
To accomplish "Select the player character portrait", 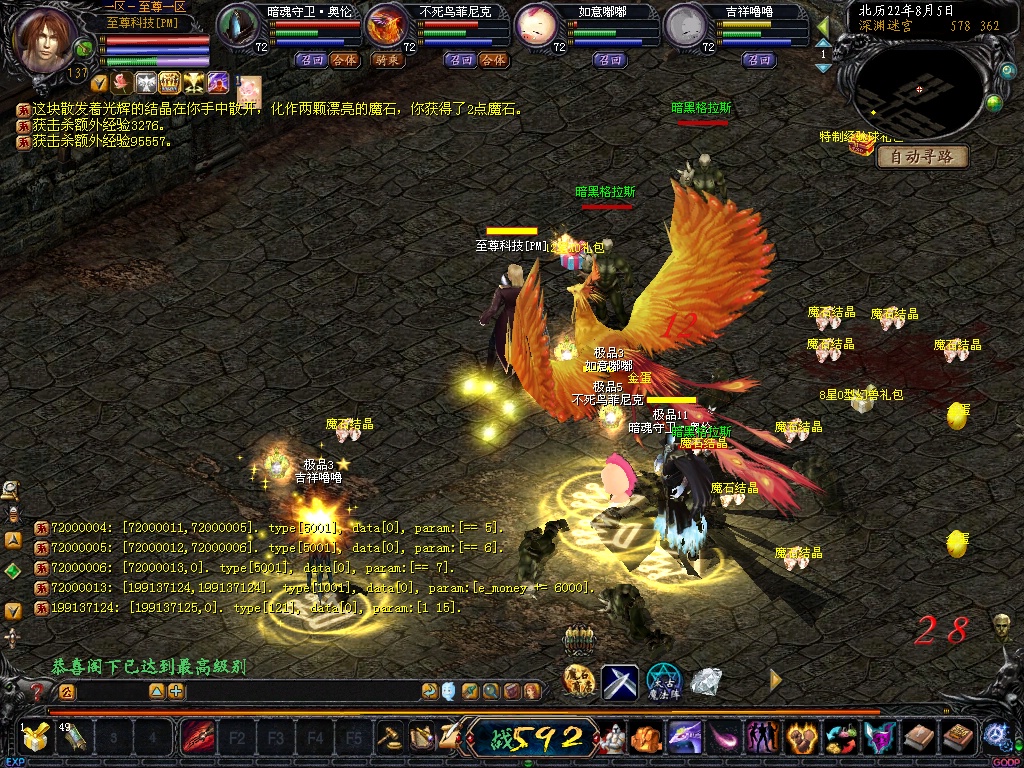I will coord(46,39).
